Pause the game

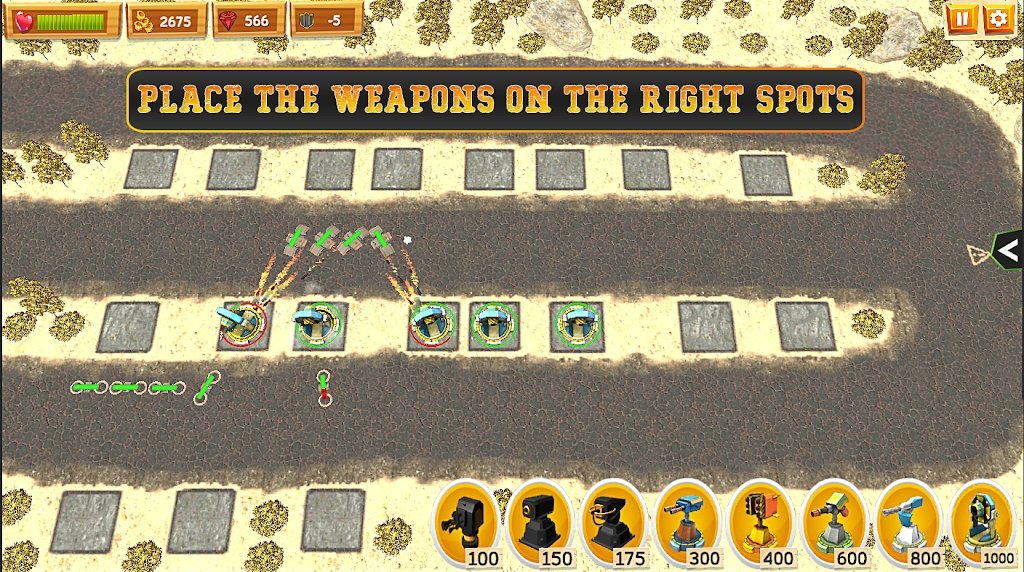tap(960, 18)
